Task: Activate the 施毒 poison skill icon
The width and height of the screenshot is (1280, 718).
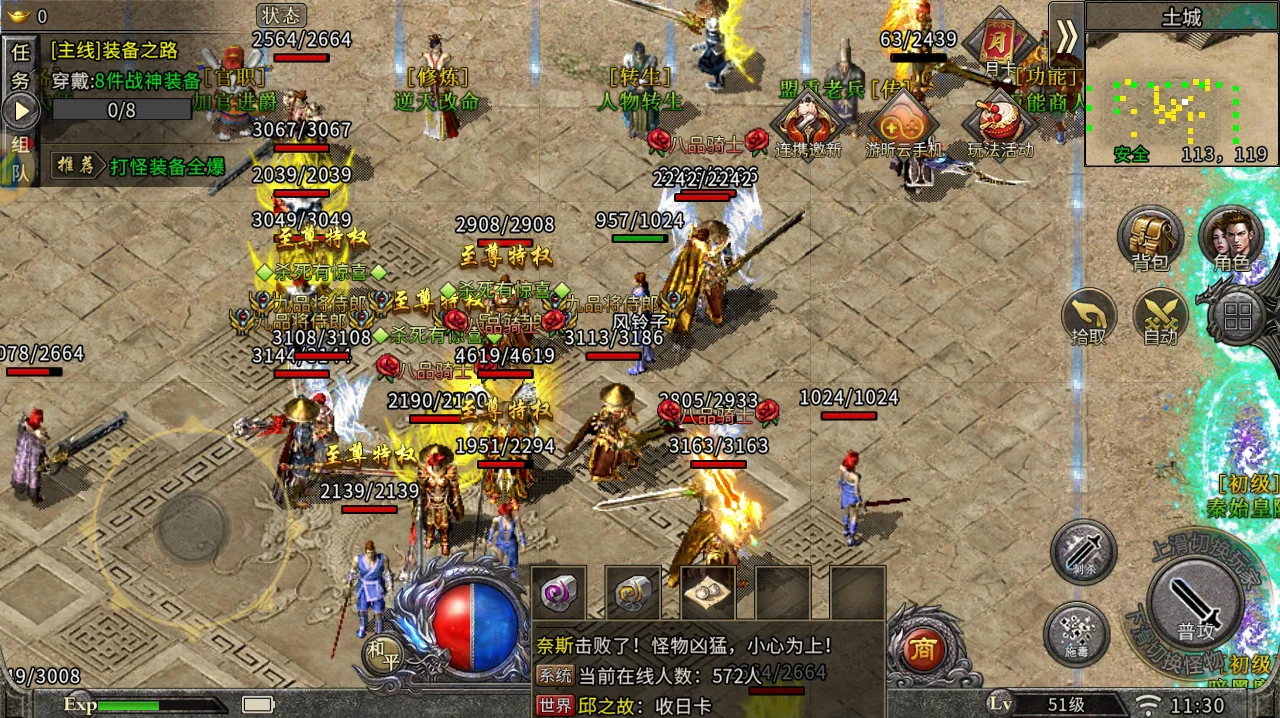Action: pyautogui.click(x=1076, y=635)
